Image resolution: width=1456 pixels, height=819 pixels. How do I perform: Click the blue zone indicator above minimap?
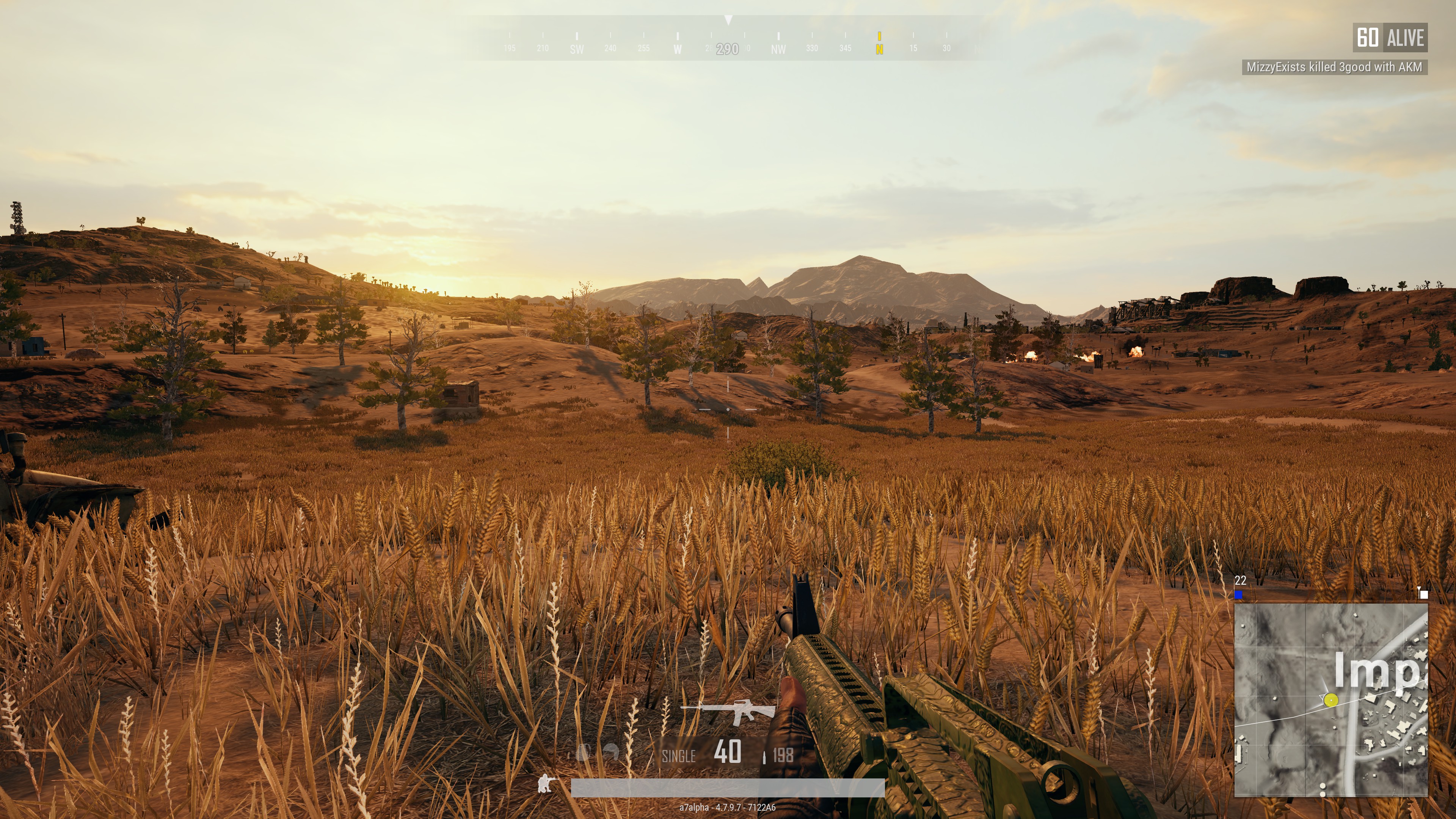click(x=1239, y=595)
